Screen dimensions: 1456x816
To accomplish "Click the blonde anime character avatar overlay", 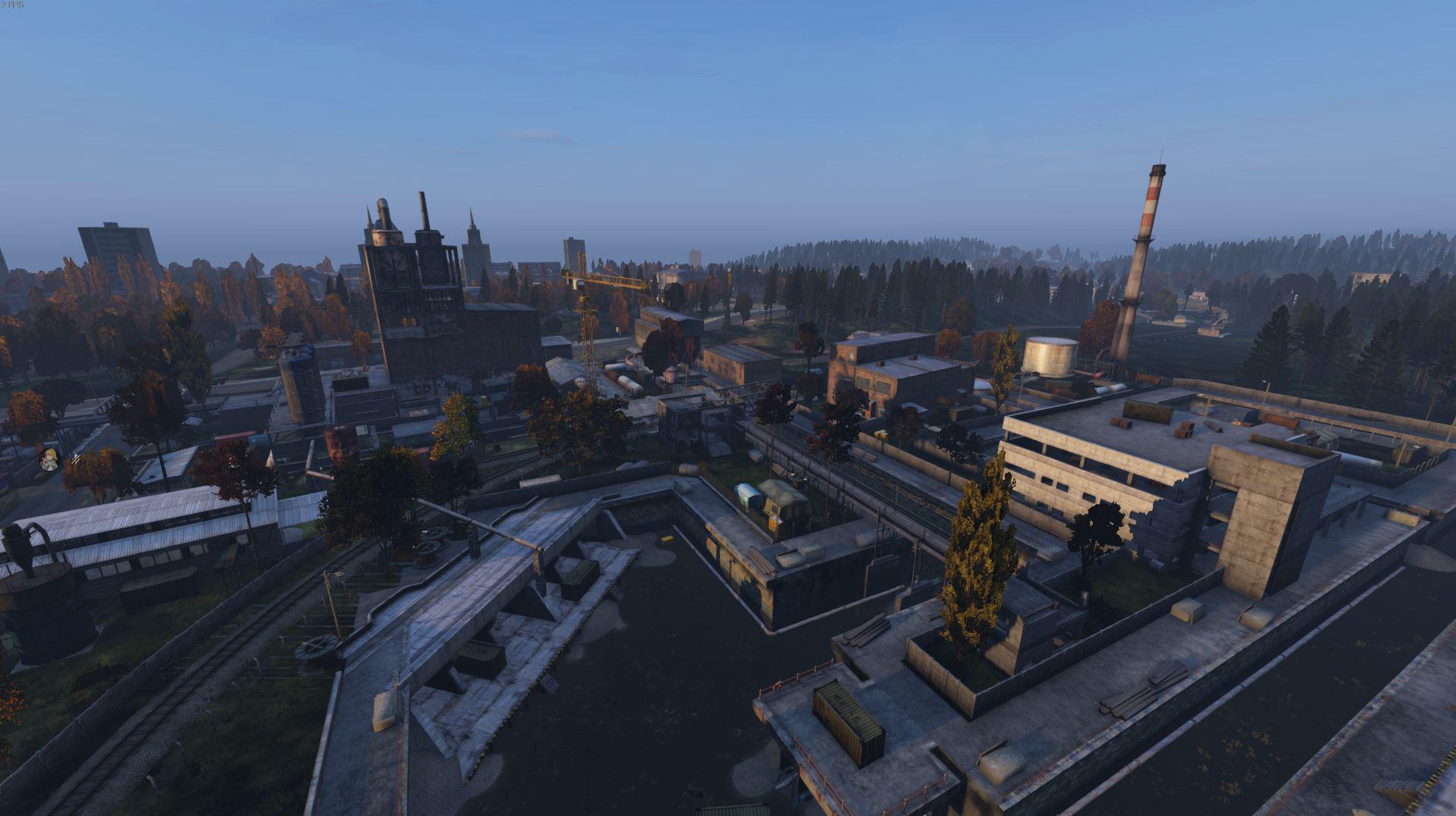I will click(50, 458).
